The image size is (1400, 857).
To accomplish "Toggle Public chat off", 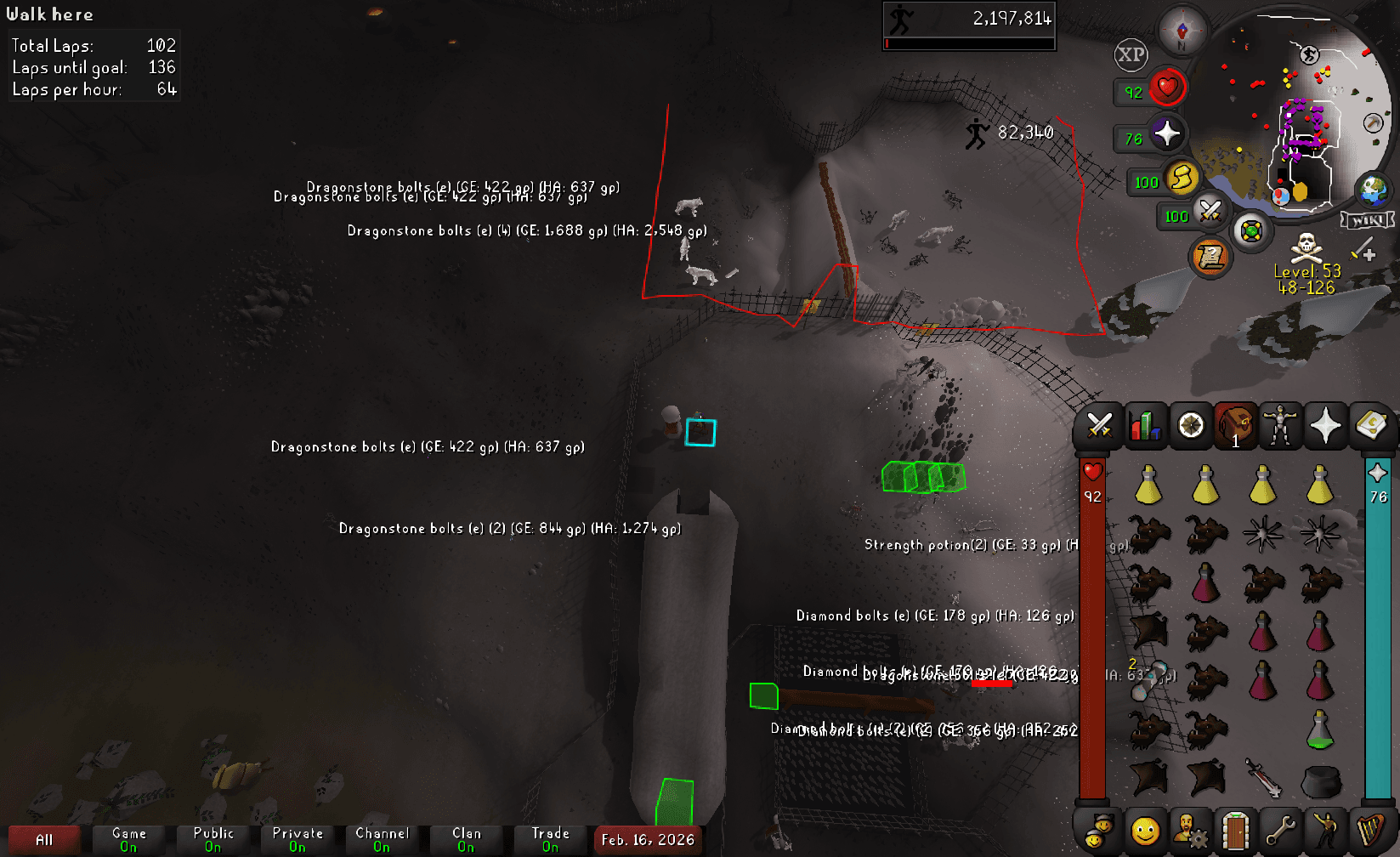I will pyautogui.click(x=213, y=837).
